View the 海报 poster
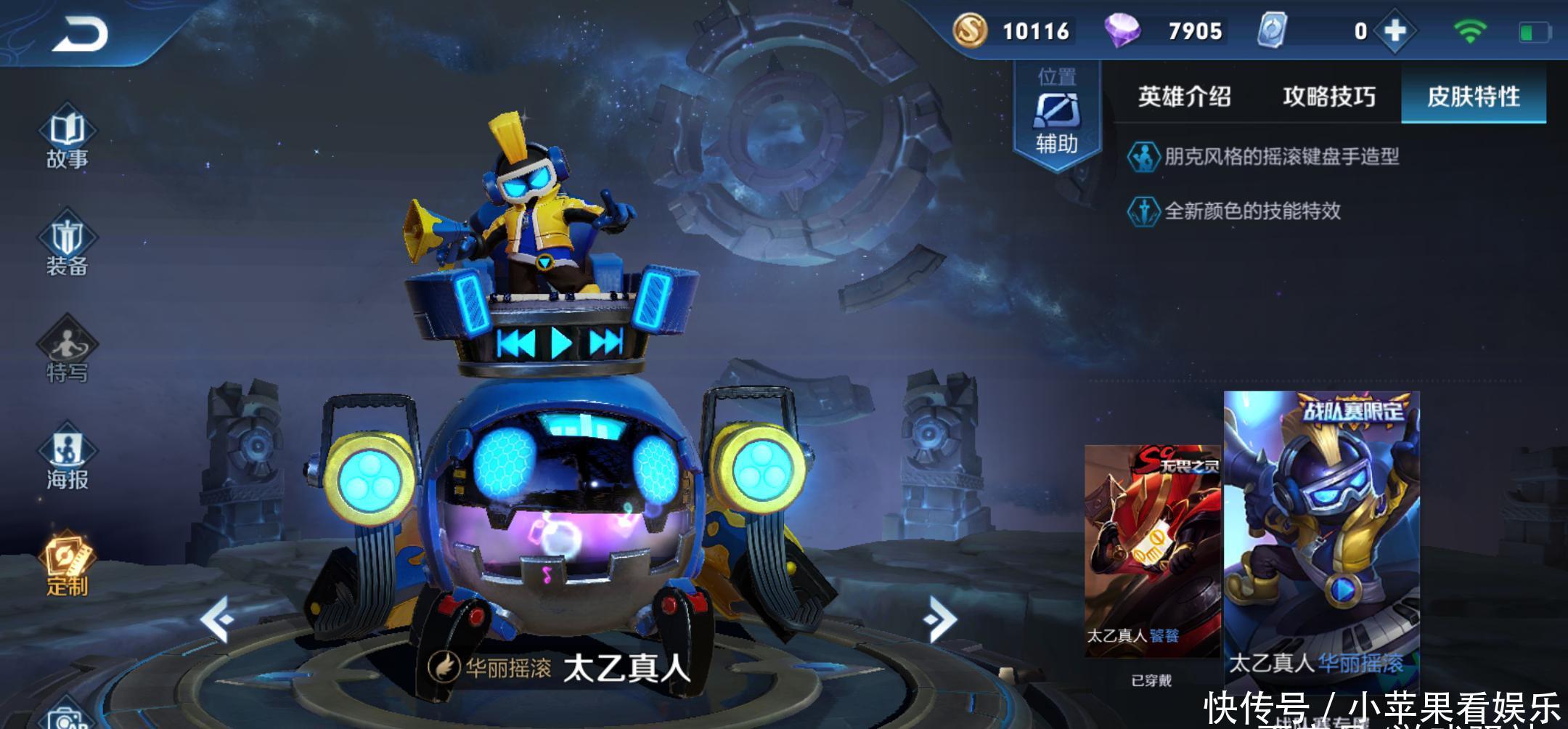This screenshot has width=1568, height=729. pyautogui.click(x=67, y=460)
